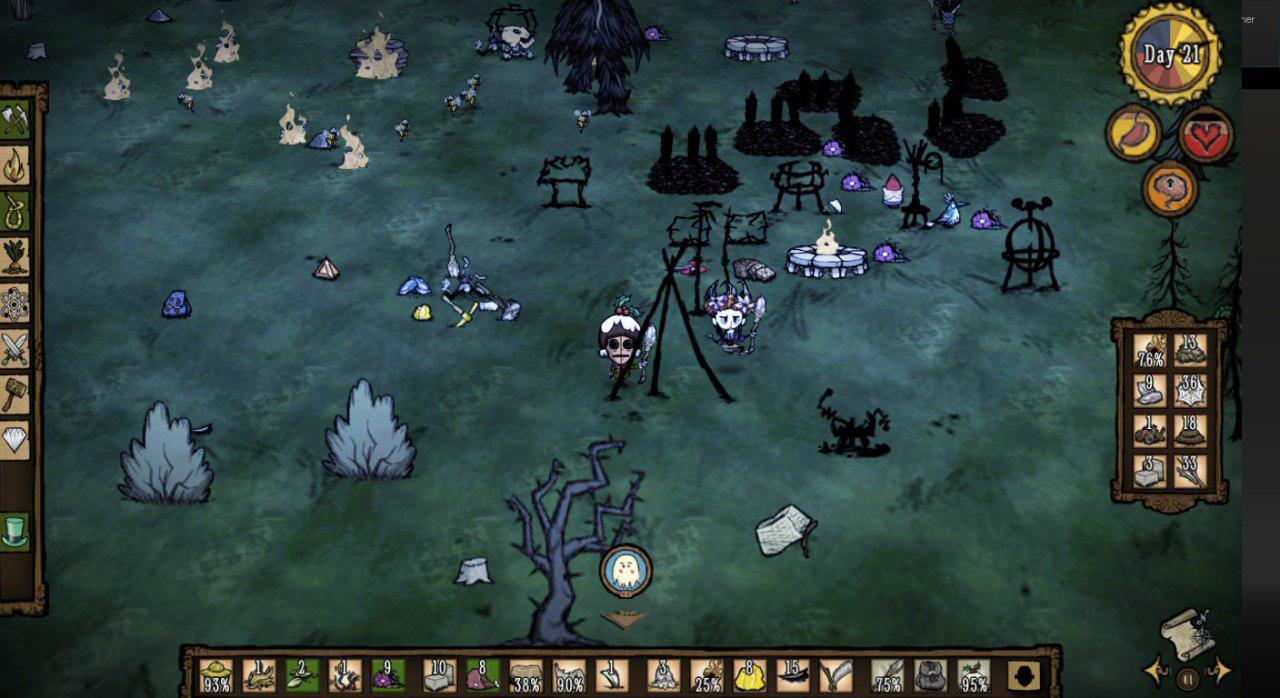This screenshot has height=698, width=1280.
Task: Open the Science atom crafting tab
Action: point(15,303)
